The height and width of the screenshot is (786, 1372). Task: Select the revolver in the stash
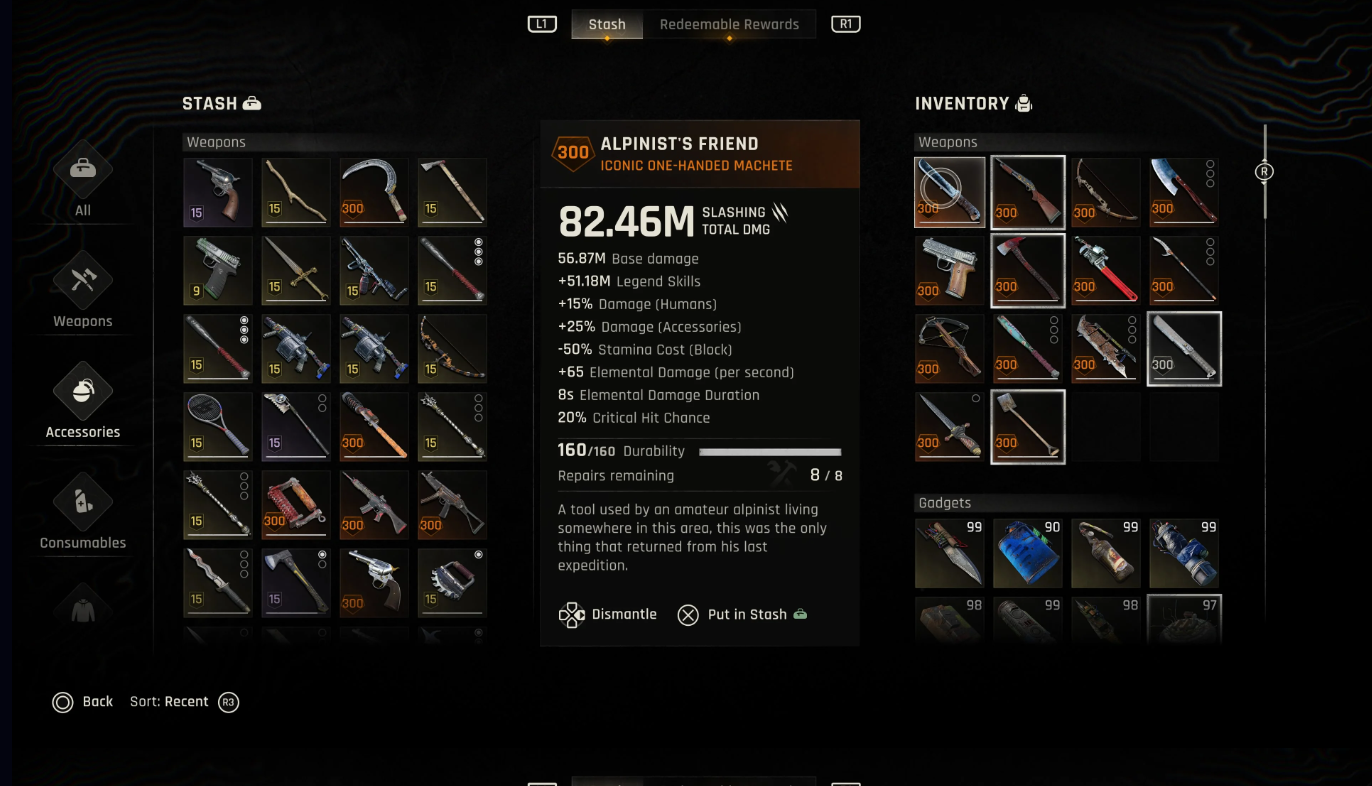[219, 192]
